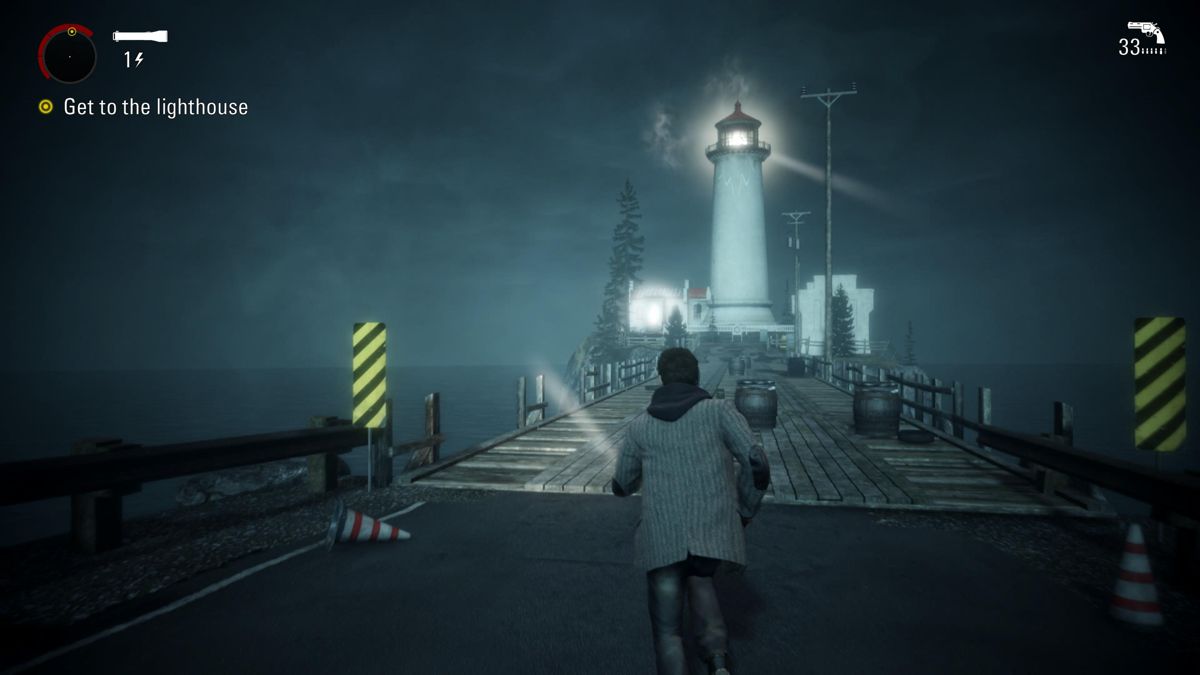Select the flashlight battery icon
Image resolution: width=1200 pixels, height=675 pixels.
(x=140, y=36)
